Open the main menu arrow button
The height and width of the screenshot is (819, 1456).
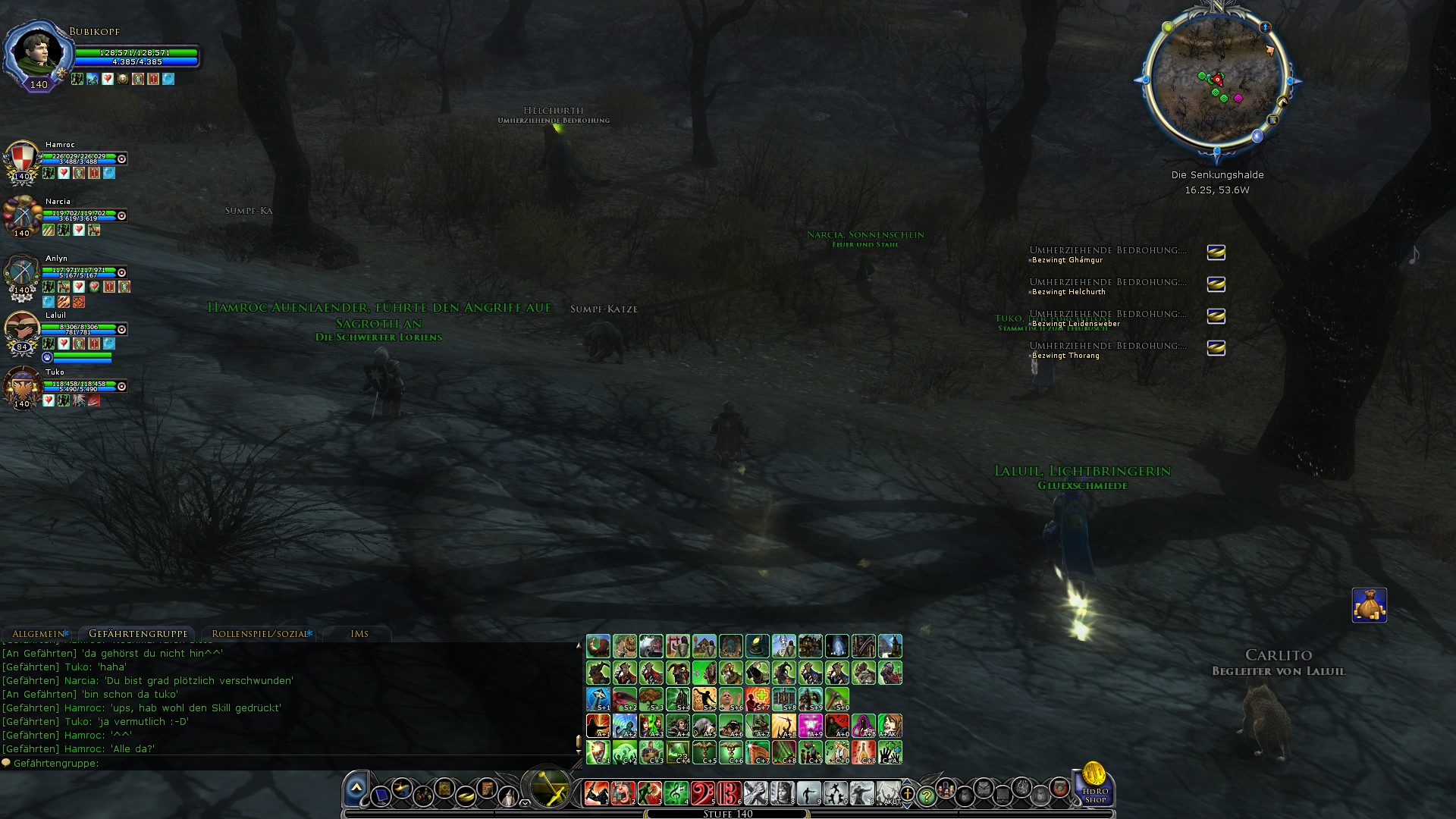[x=356, y=790]
